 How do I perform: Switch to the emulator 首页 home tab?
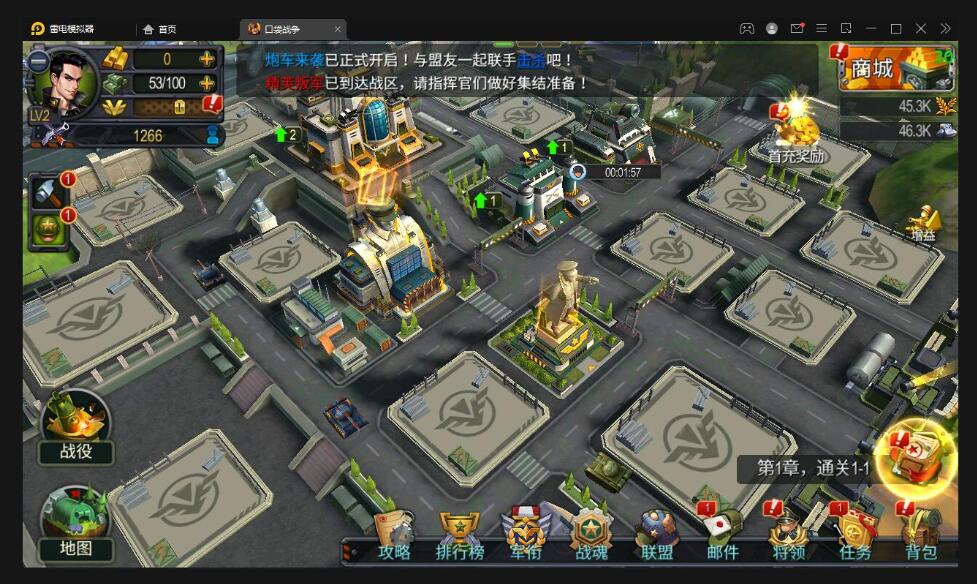(x=160, y=29)
